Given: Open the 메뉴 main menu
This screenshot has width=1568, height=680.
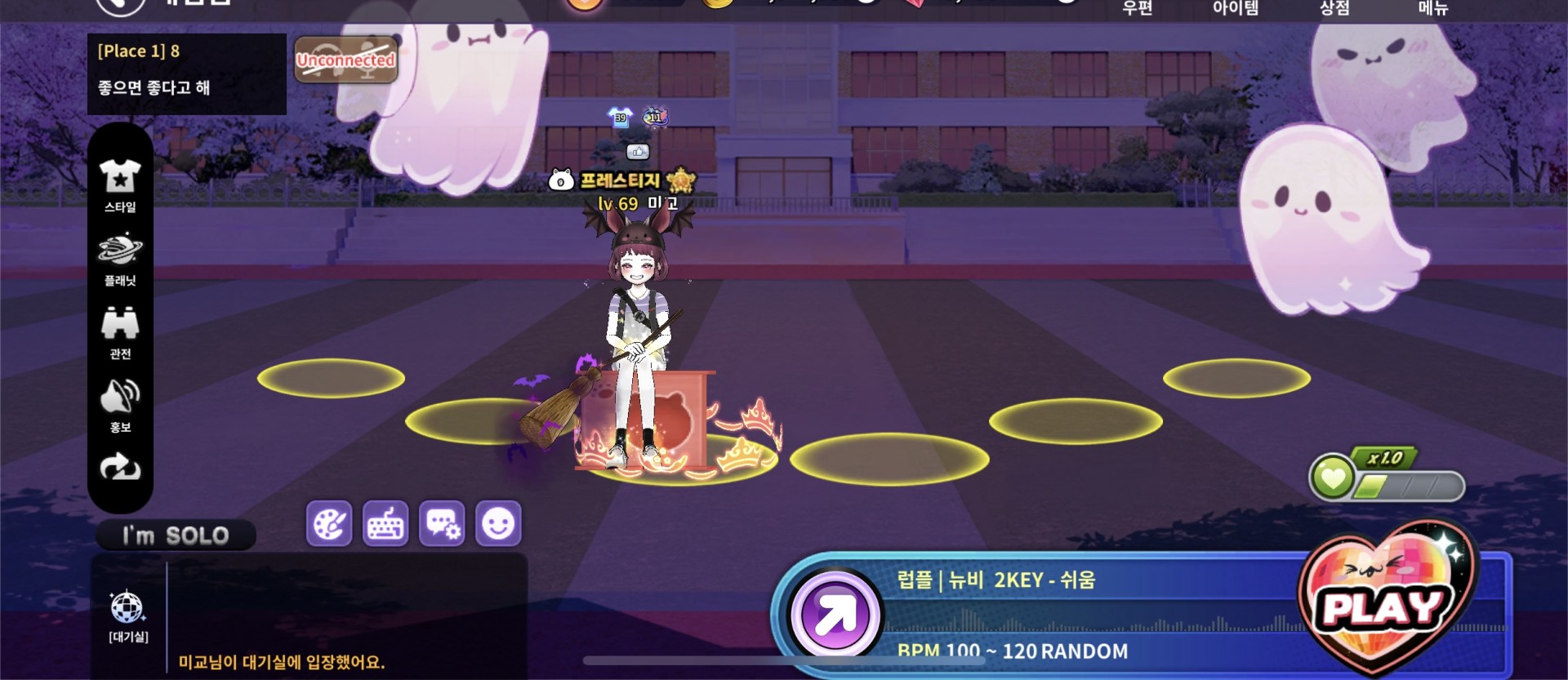Looking at the screenshot, I should [x=1433, y=8].
